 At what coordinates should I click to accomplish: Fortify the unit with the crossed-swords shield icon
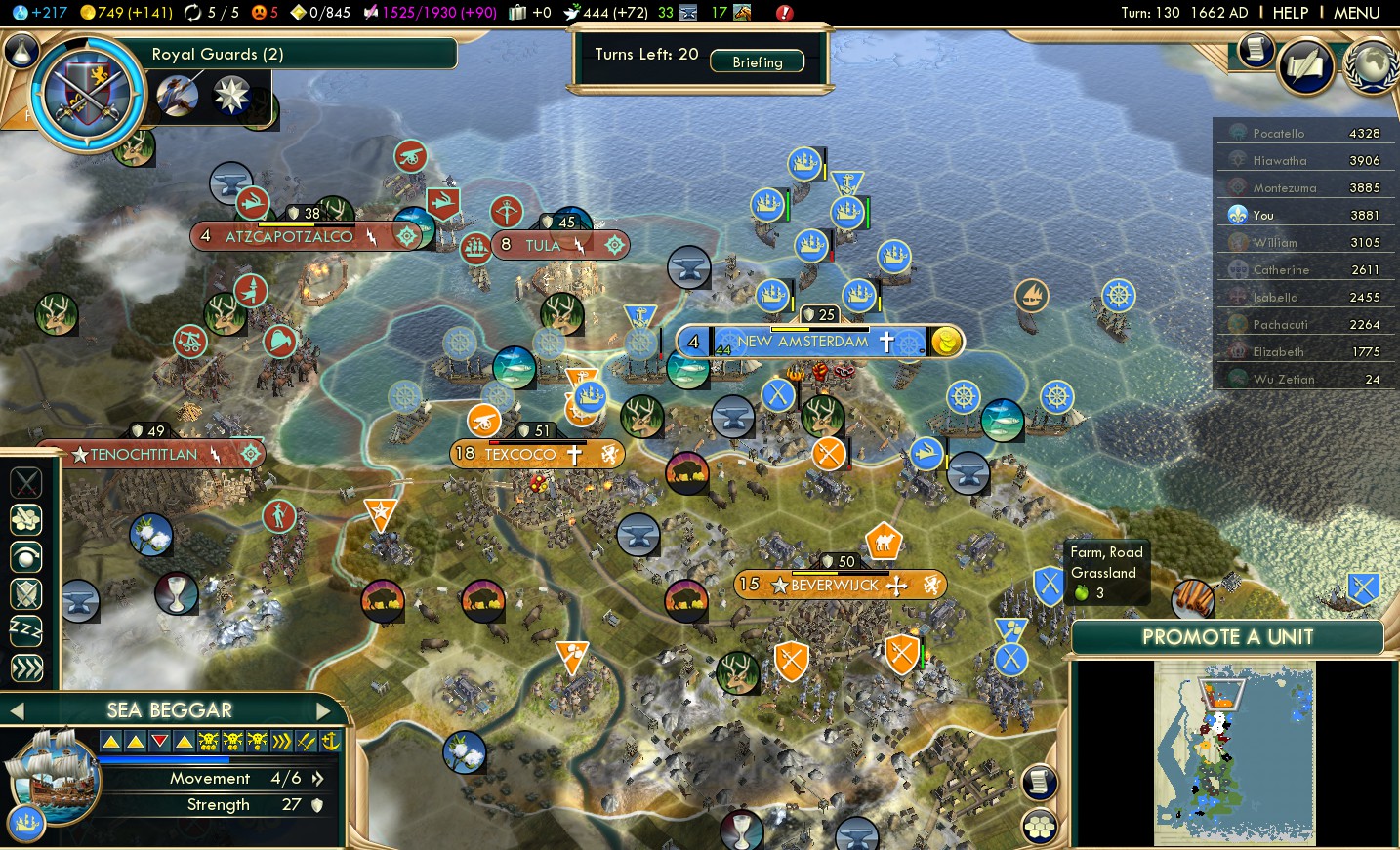coord(26,593)
